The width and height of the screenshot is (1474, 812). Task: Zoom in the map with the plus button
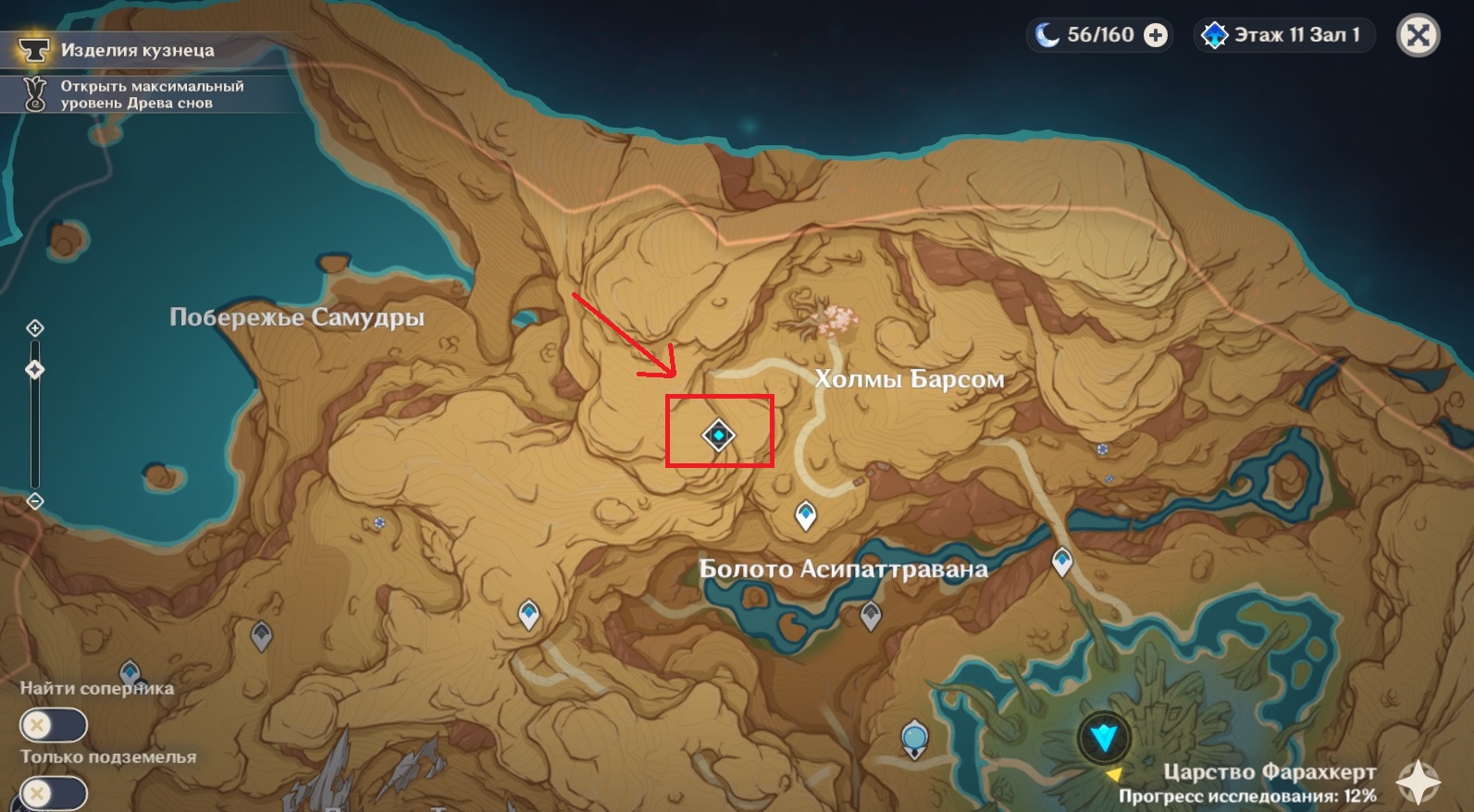point(35,328)
